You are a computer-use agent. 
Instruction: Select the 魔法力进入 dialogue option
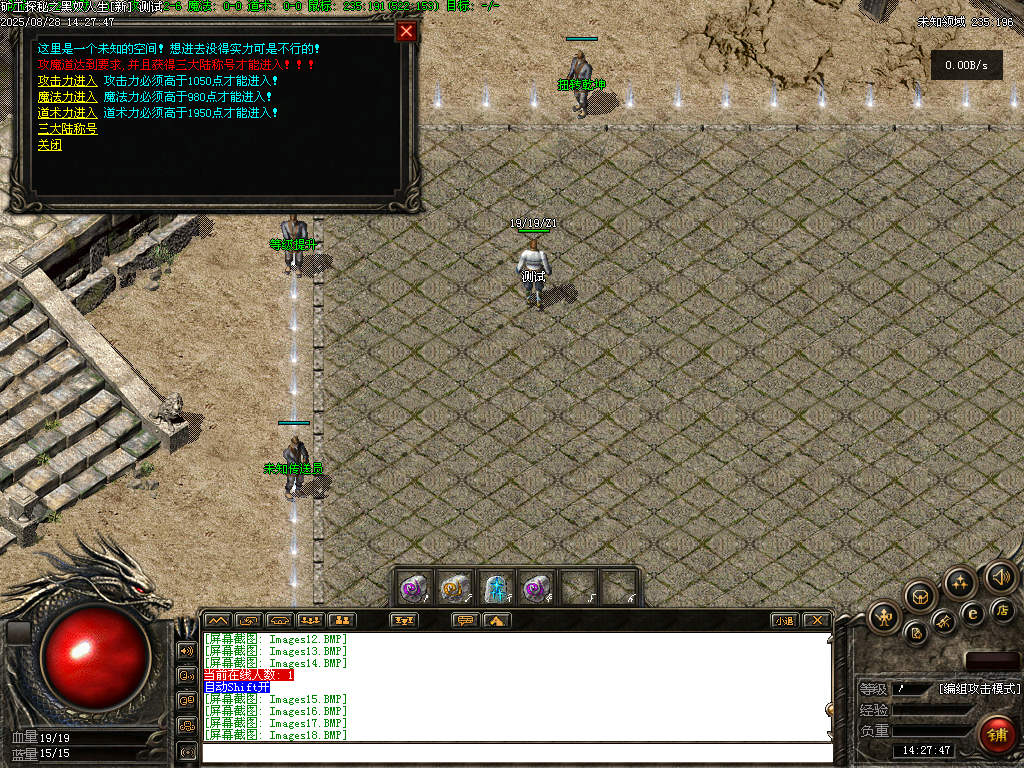coord(67,97)
